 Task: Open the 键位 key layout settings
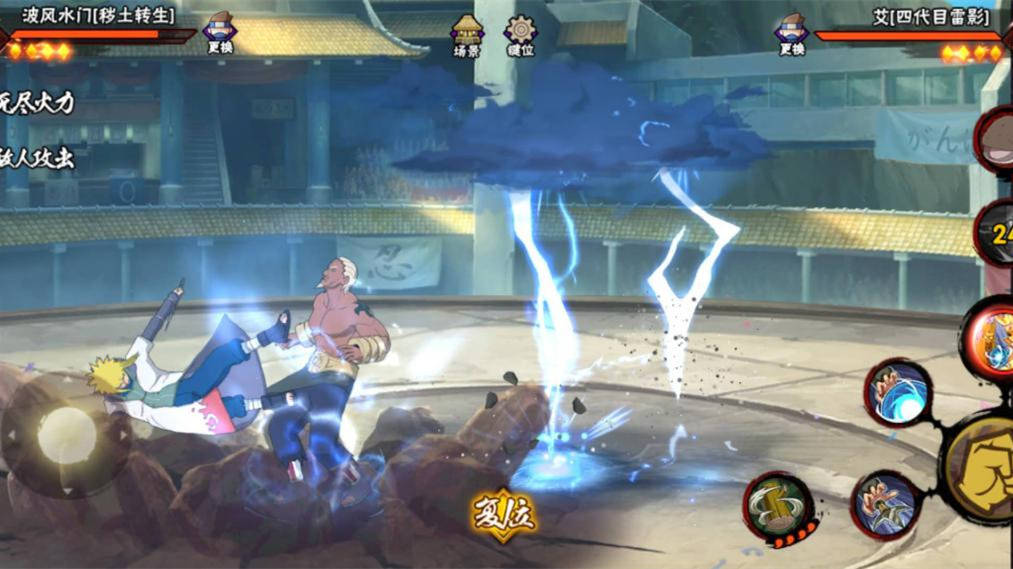tap(520, 35)
